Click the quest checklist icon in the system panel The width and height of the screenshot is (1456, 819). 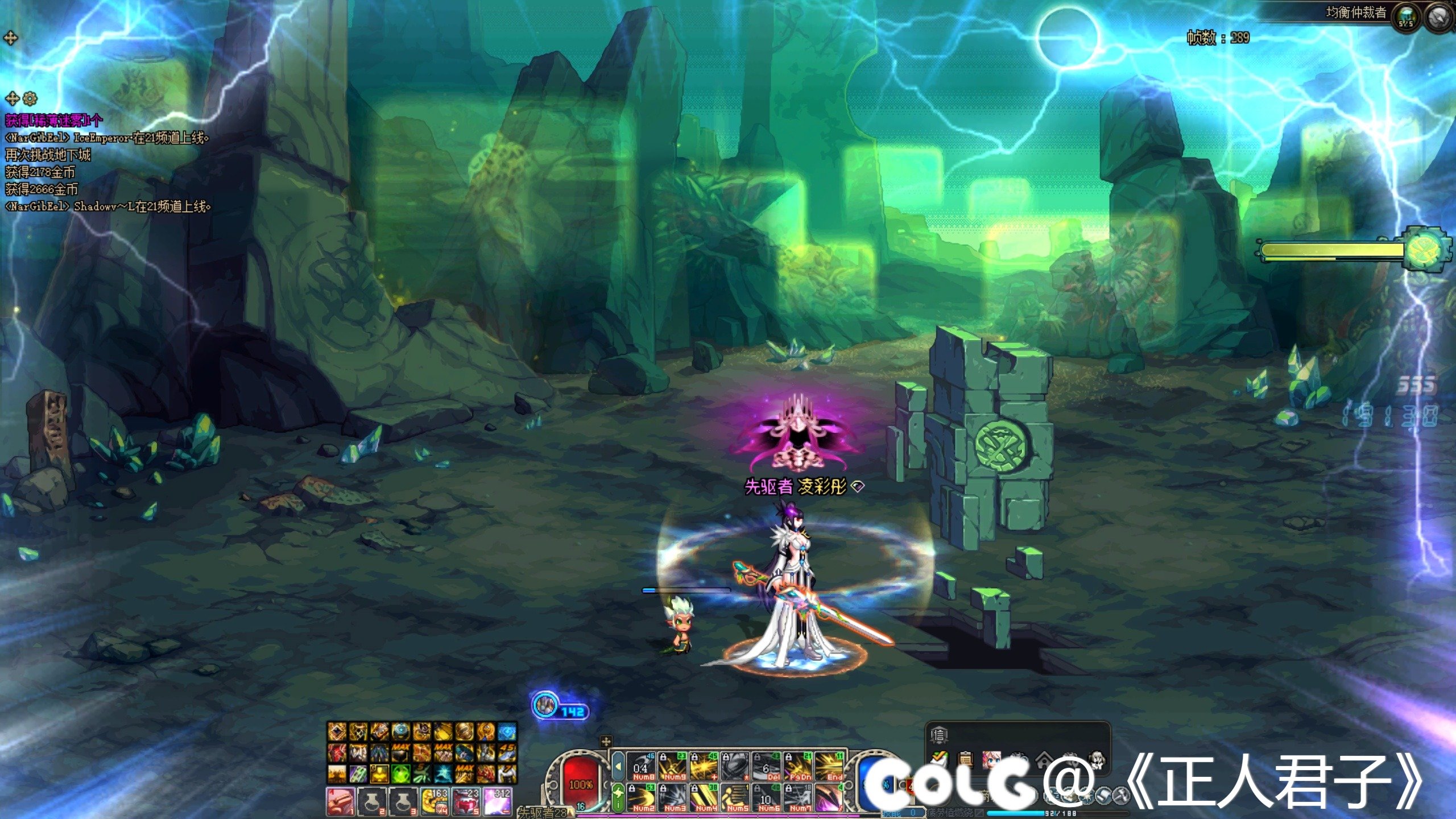click(940, 760)
